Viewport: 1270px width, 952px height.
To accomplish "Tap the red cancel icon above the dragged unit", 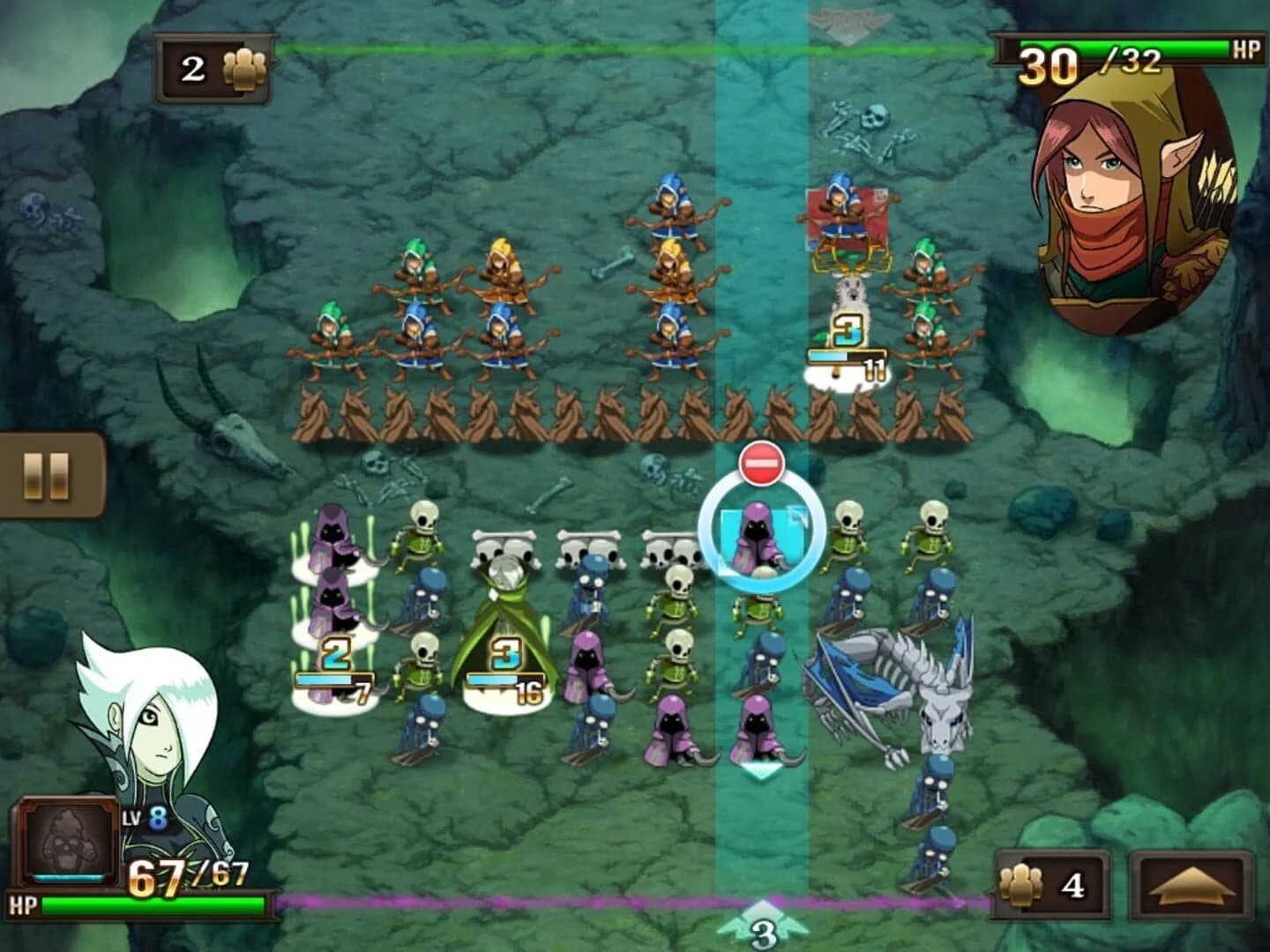I will point(764,461).
